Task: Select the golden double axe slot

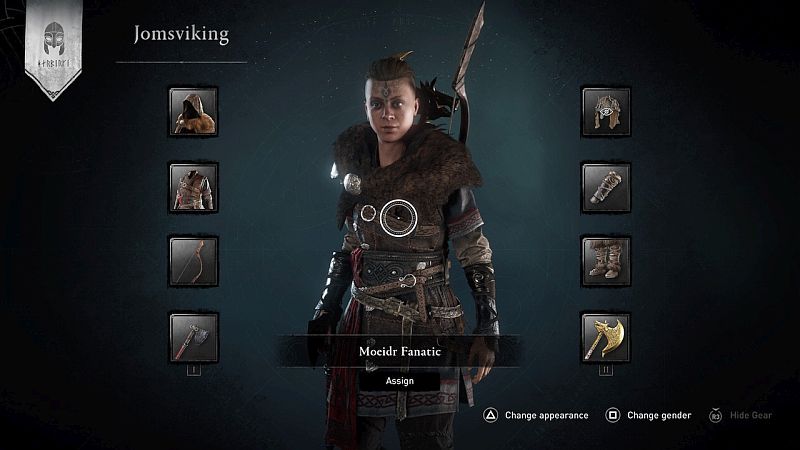Action: 606,337
